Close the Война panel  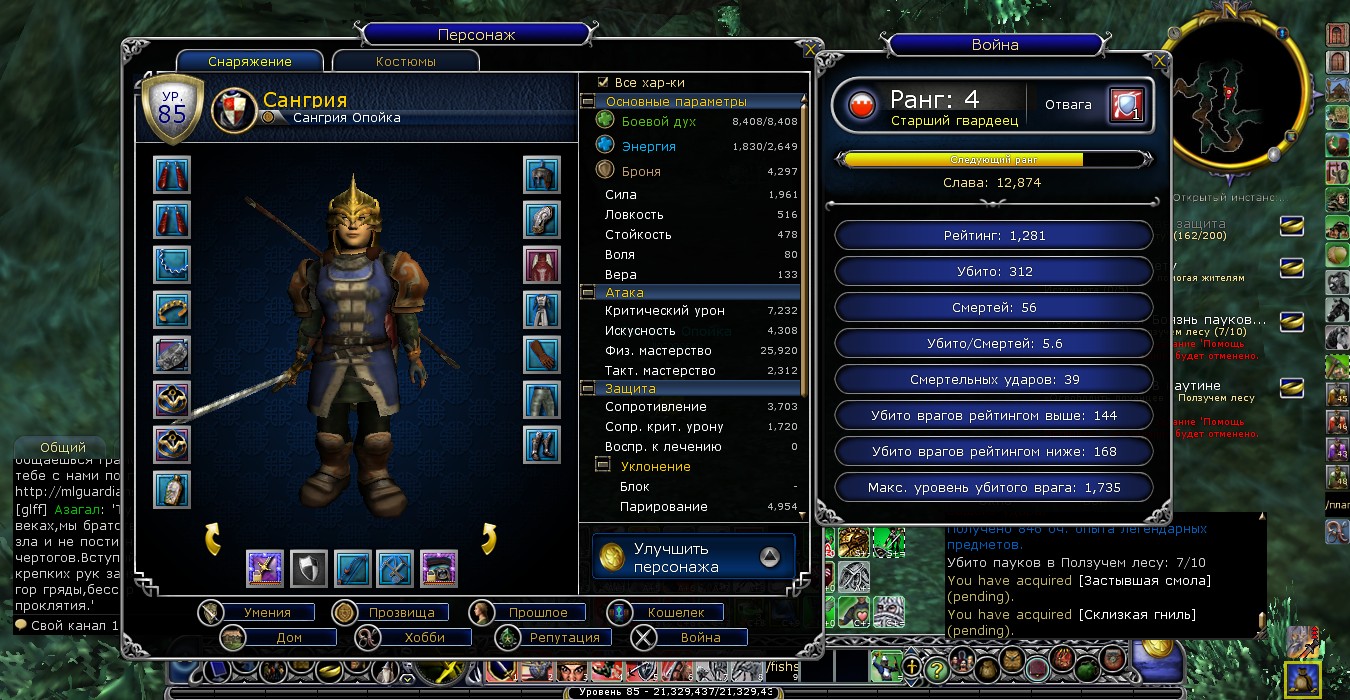(x=1159, y=61)
